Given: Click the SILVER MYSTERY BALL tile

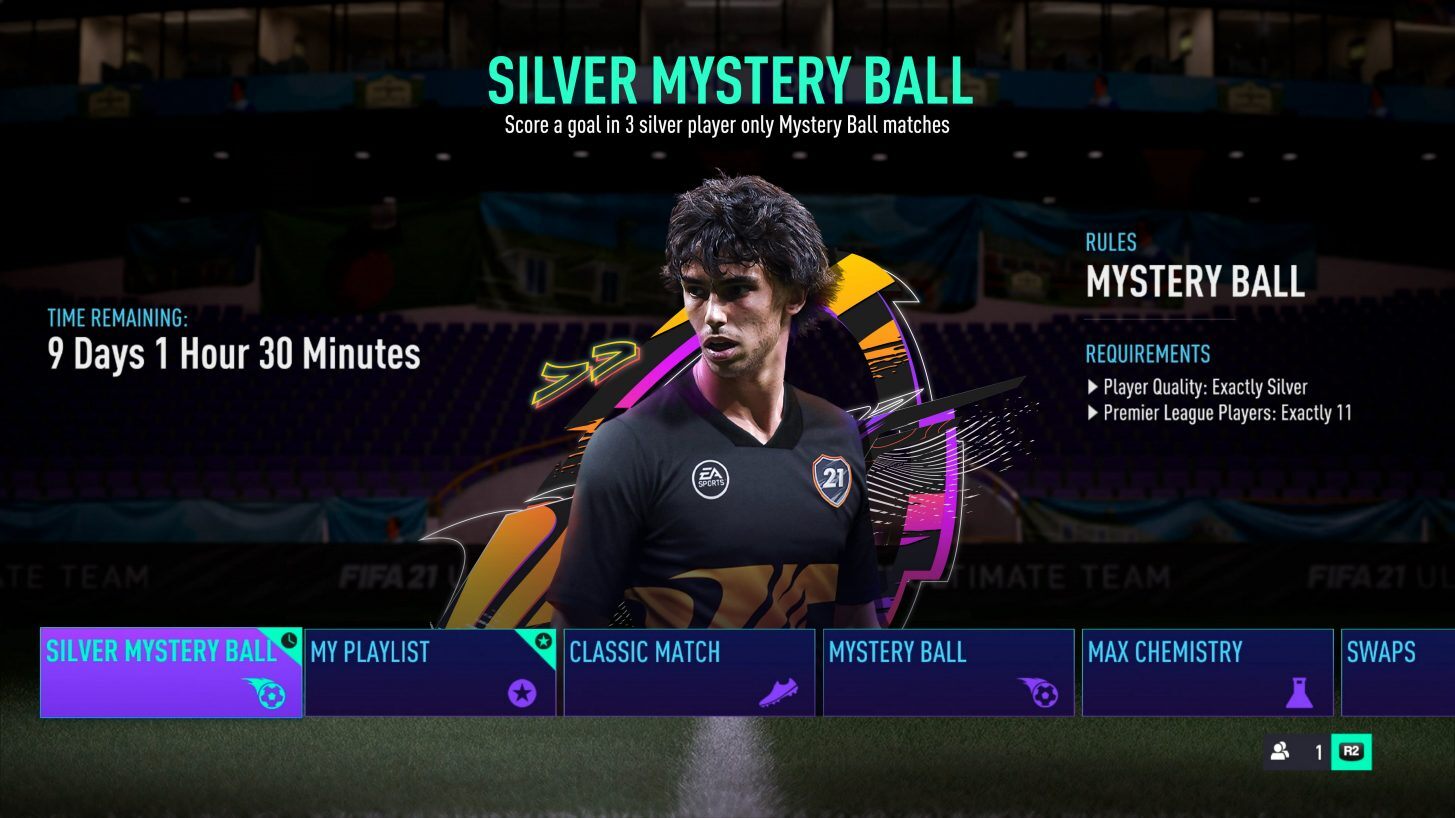Looking at the screenshot, I should (170, 672).
